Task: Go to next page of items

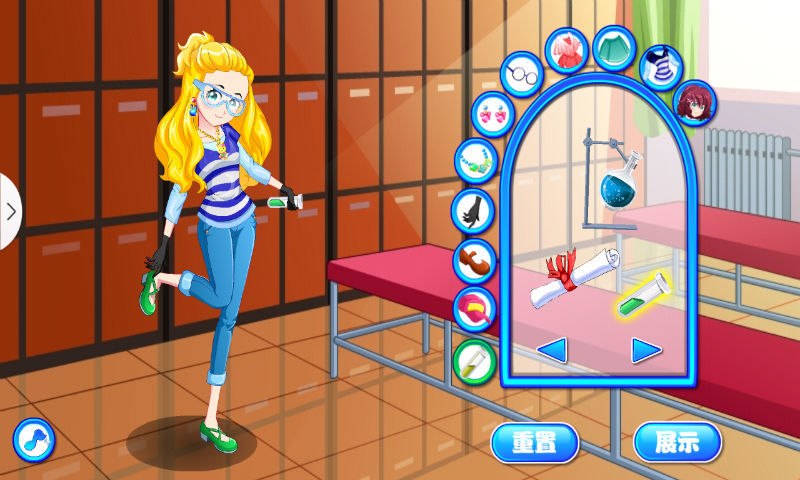Action: tap(646, 350)
